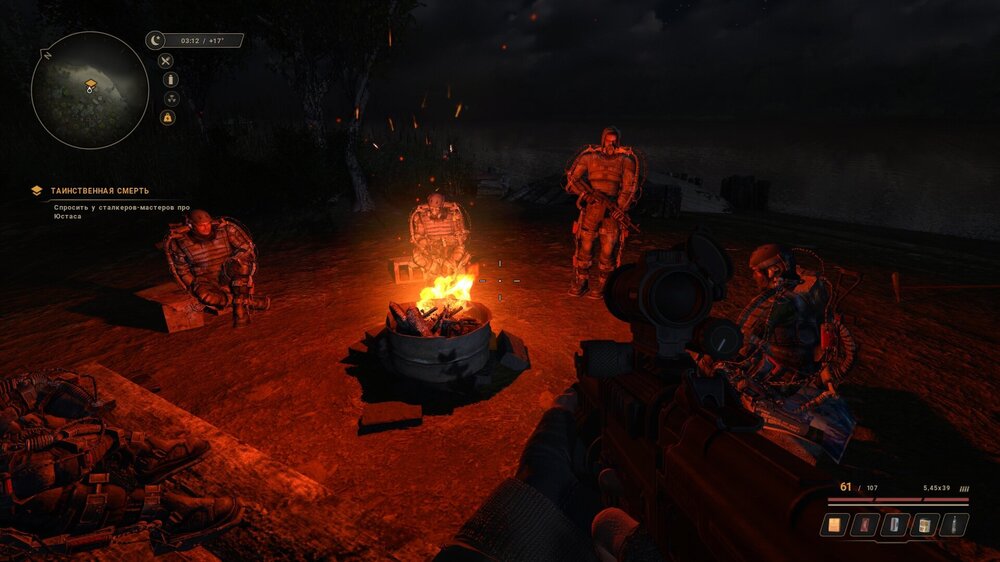Use the orange pack quick slot
1000x562 pixels.
pyautogui.click(x=834, y=524)
